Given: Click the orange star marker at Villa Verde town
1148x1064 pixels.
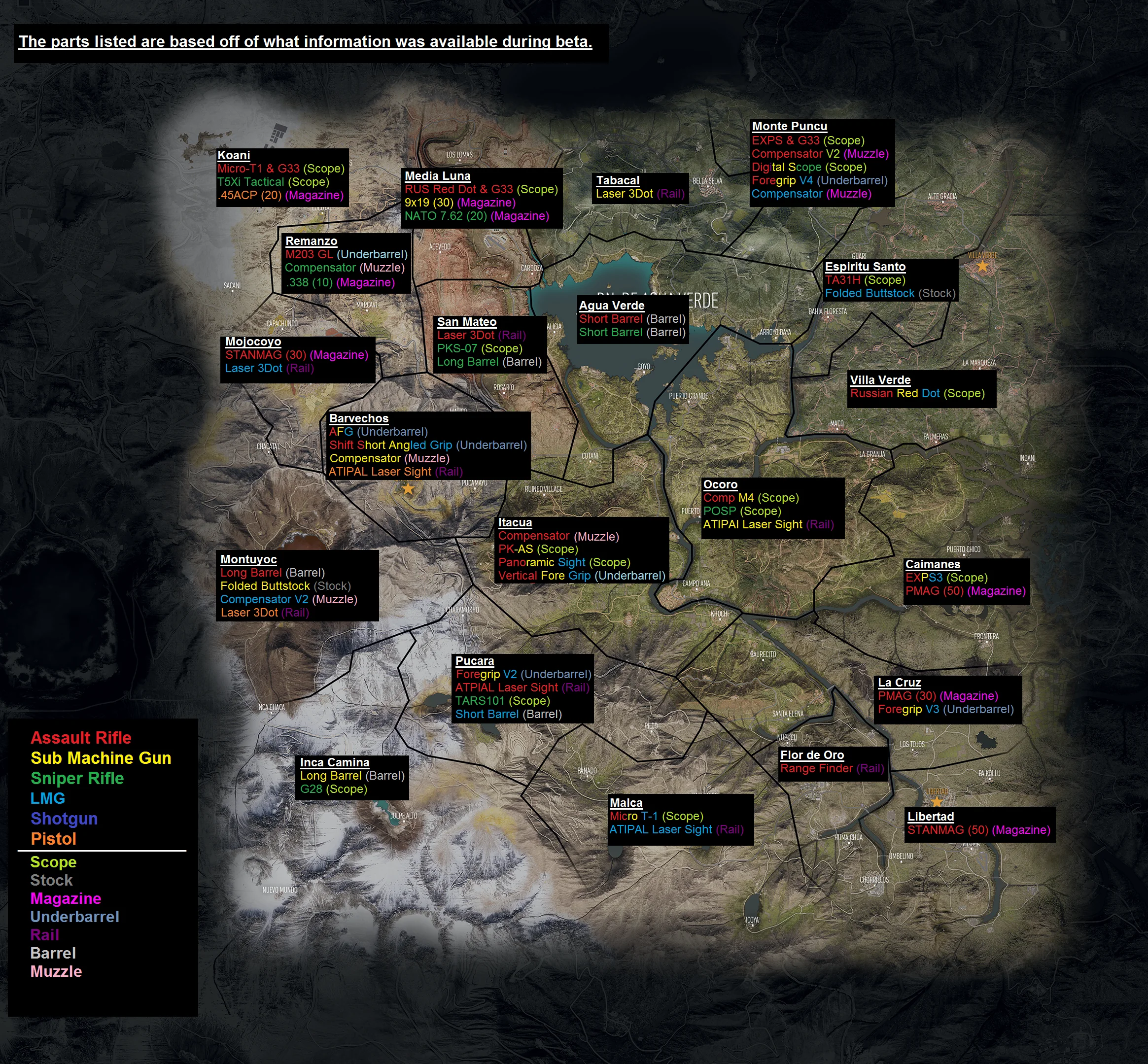Looking at the screenshot, I should tap(983, 266).
